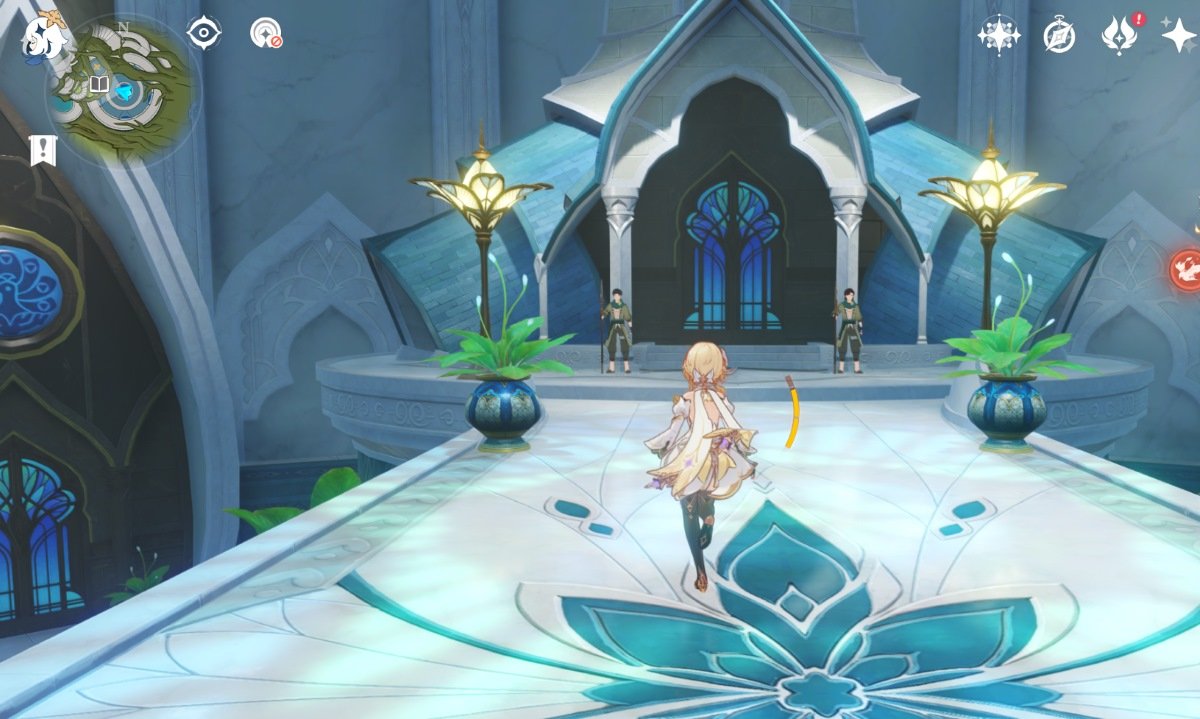Screen dimensions: 1200x719
Task: Open the Wish four-point star icon
Action: [x=1178, y=35]
